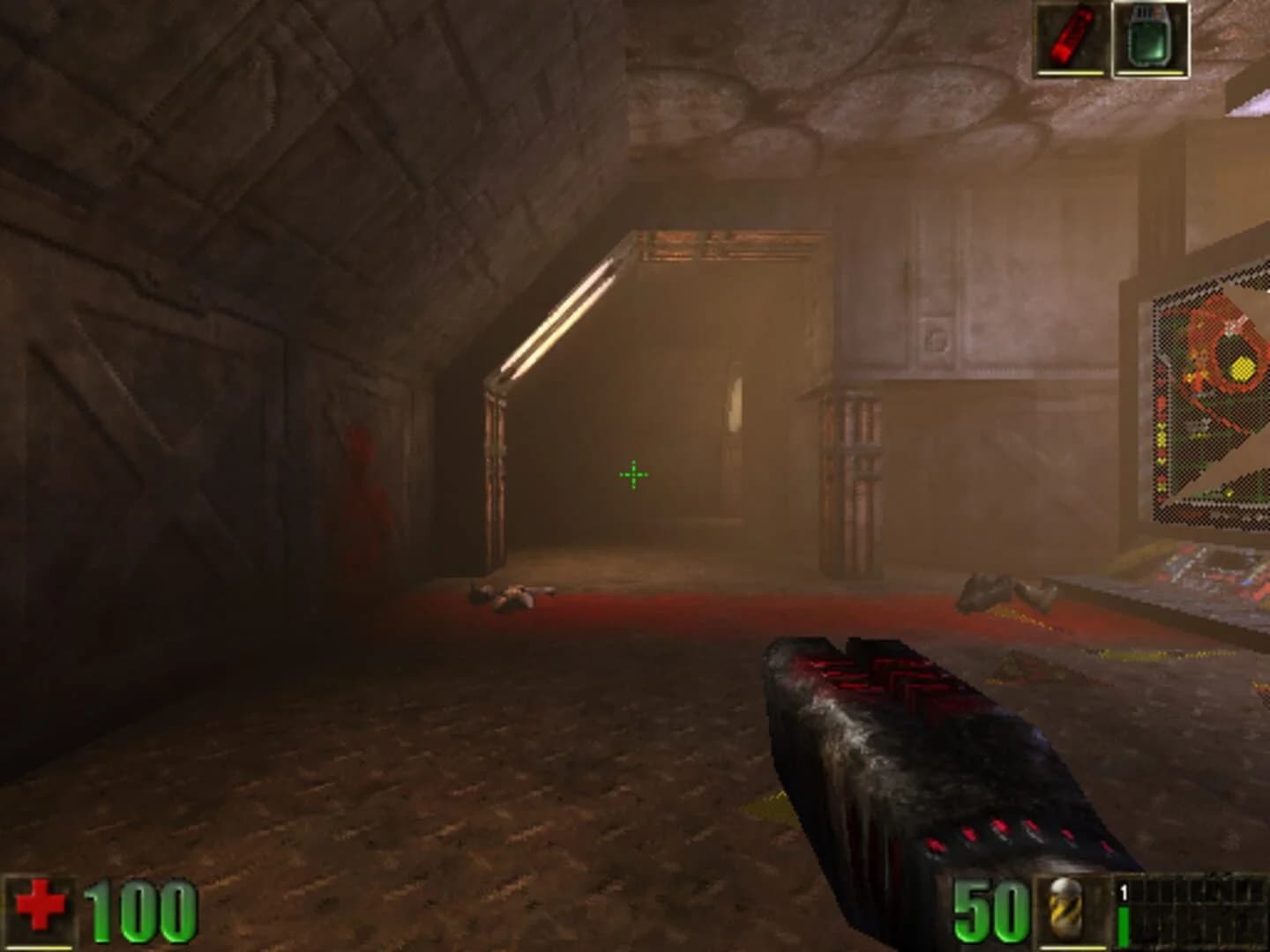
Task: Click the green crosshair at screen center
Action: (x=632, y=474)
